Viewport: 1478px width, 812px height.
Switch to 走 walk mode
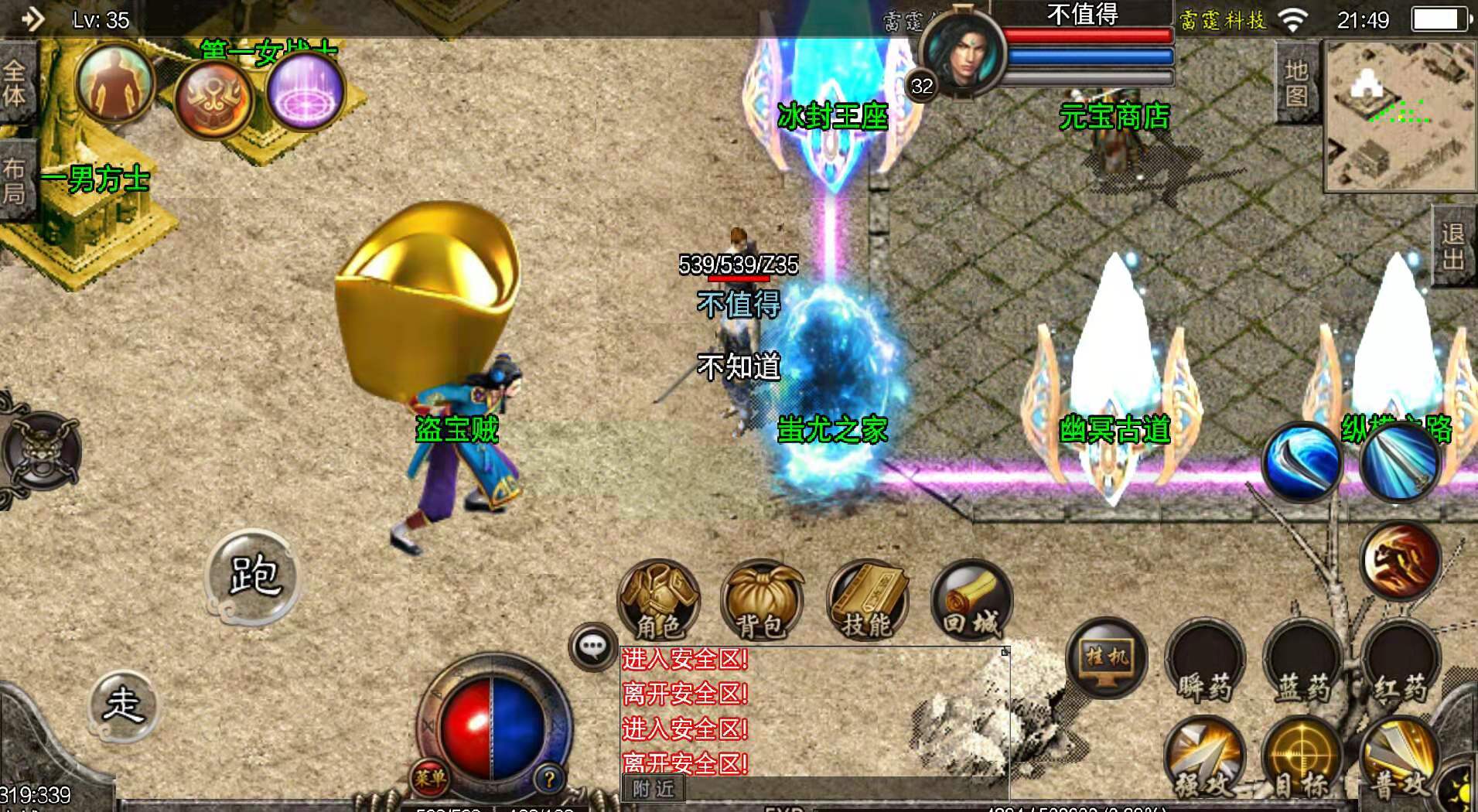point(124,705)
